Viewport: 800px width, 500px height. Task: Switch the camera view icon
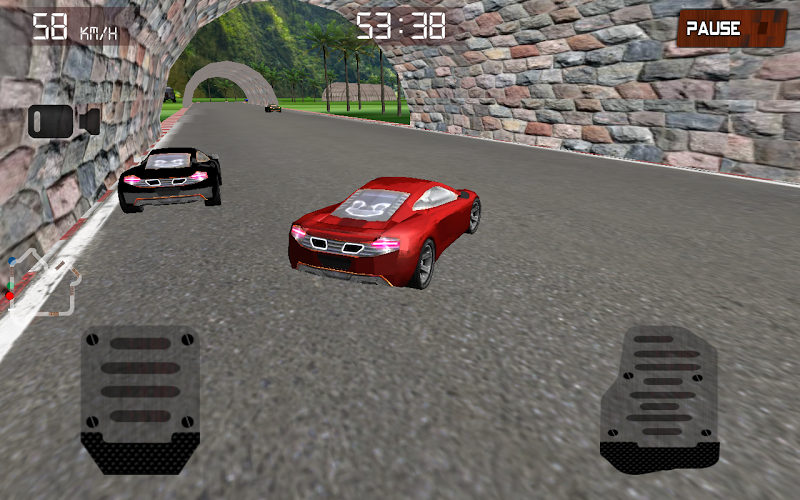pos(63,121)
